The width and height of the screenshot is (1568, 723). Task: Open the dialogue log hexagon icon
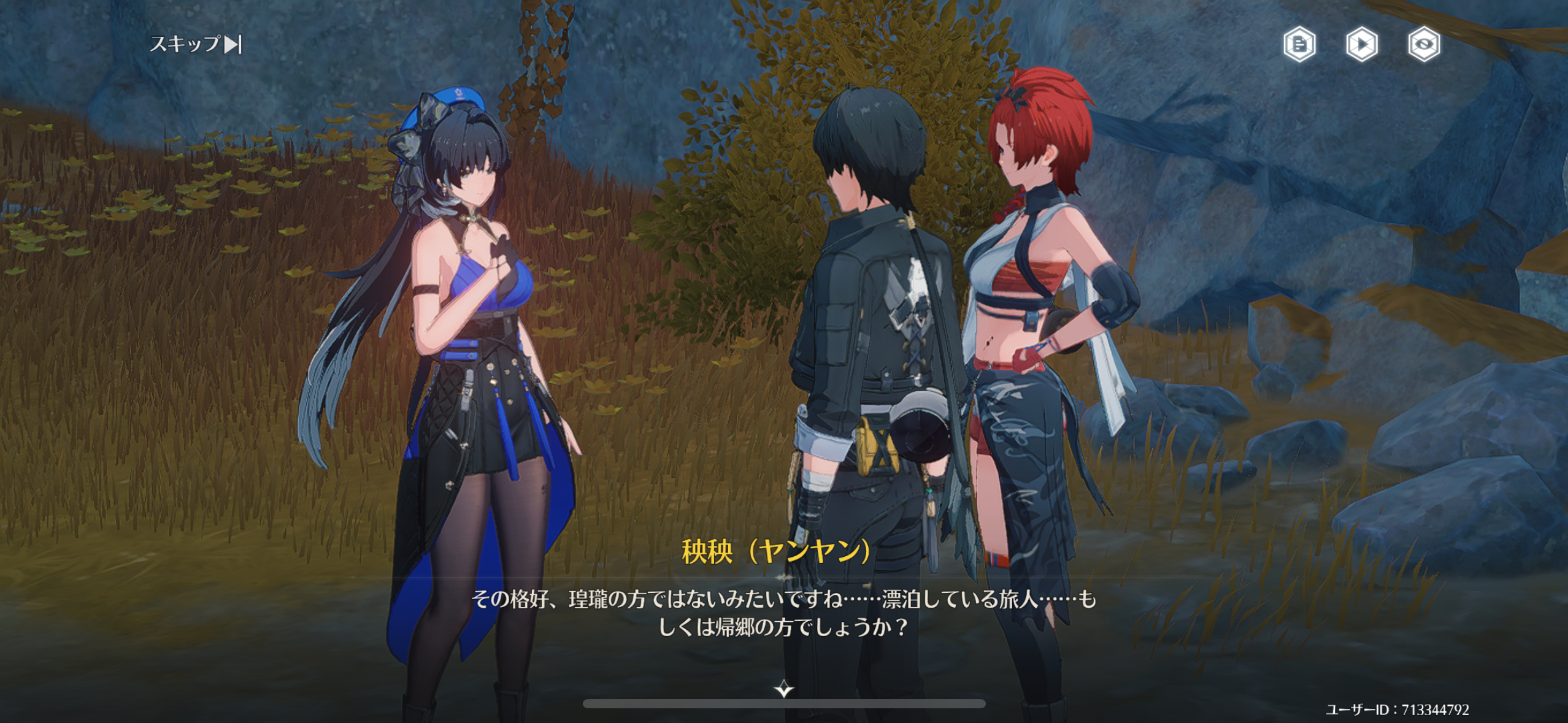[x=1299, y=44]
